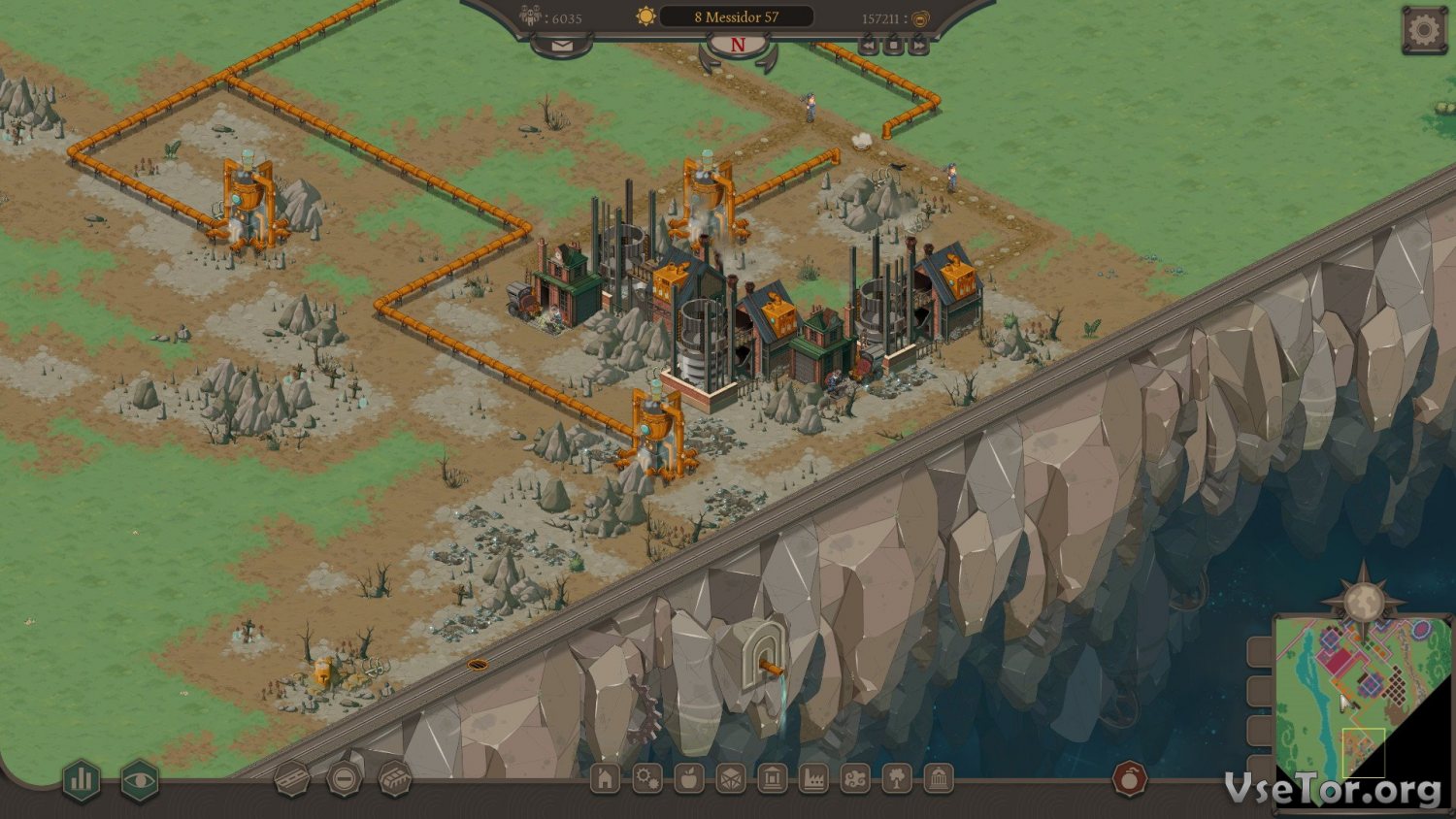1456x819 pixels.
Task: Select the road building tool
Action: point(291,778)
